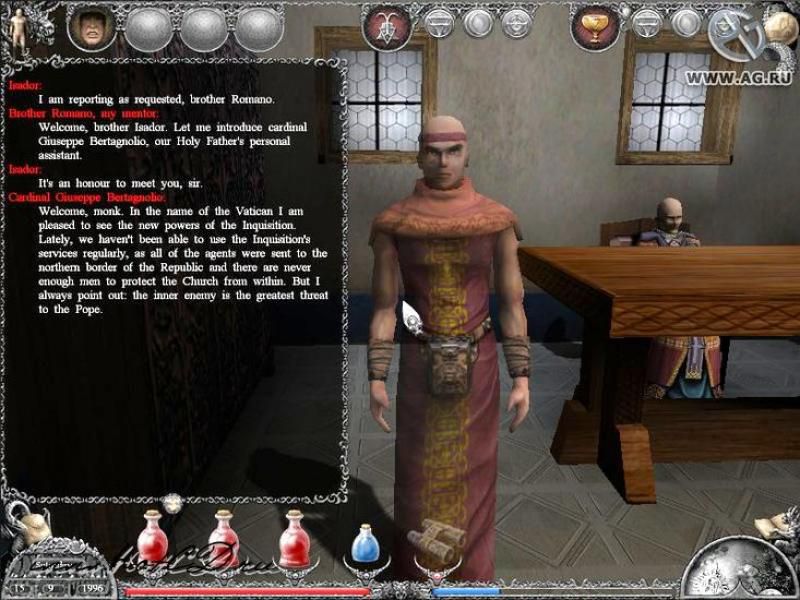Select the character portrait in the party bar
This screenshot has width=800, height=600.
pyautogui.click(x=91, y=27)
